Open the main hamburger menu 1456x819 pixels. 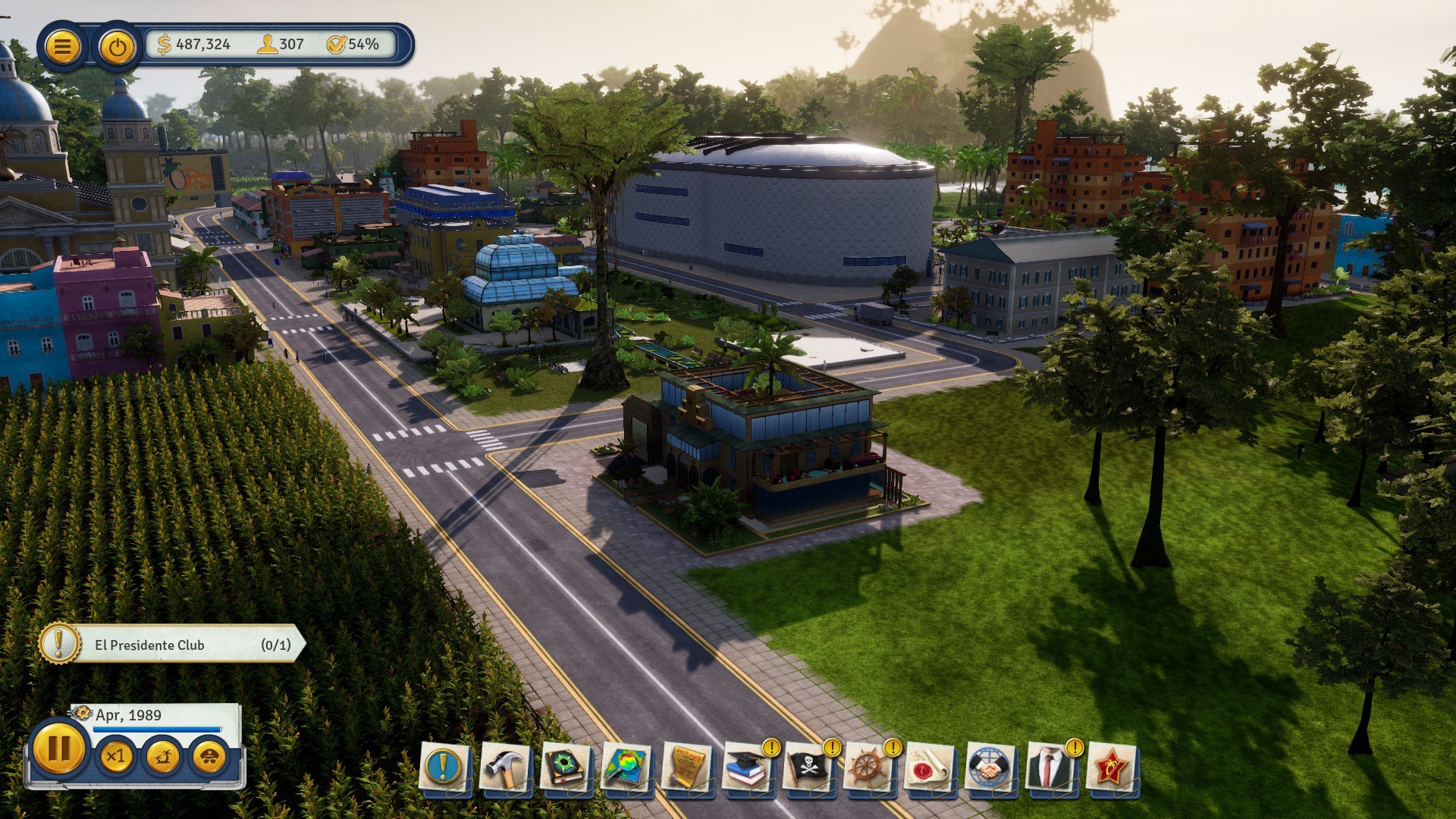pyautogui.click(x=64, y=43)
